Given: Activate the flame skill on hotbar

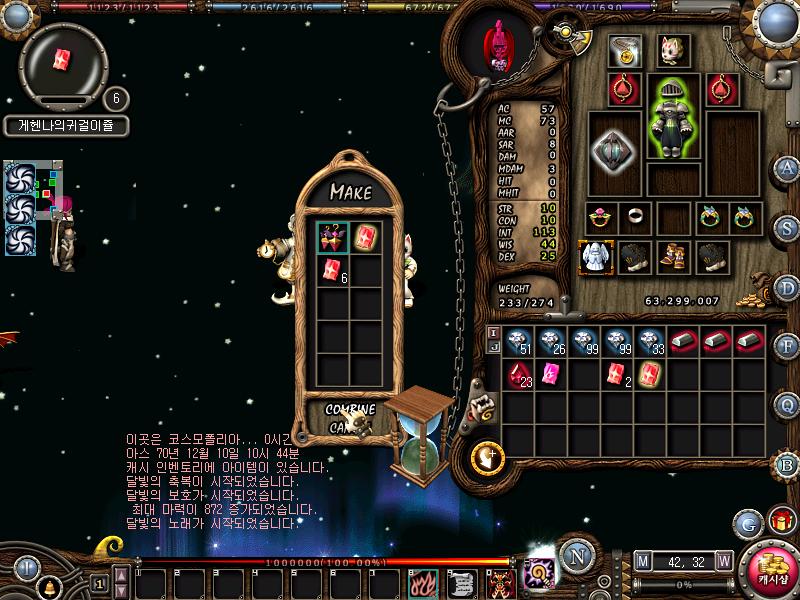Looking at the screenshot, I should pyautogui.click(x=422, y=582).
